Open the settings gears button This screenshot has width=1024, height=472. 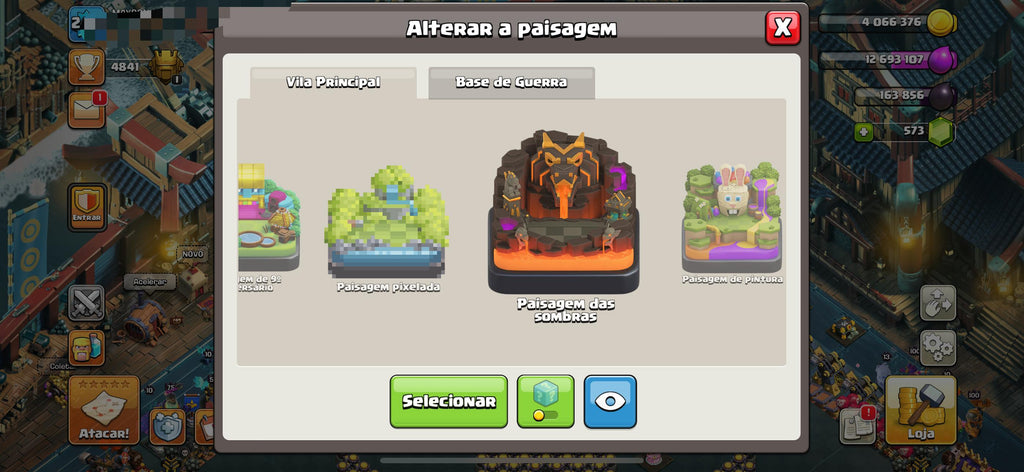(937, 347)
